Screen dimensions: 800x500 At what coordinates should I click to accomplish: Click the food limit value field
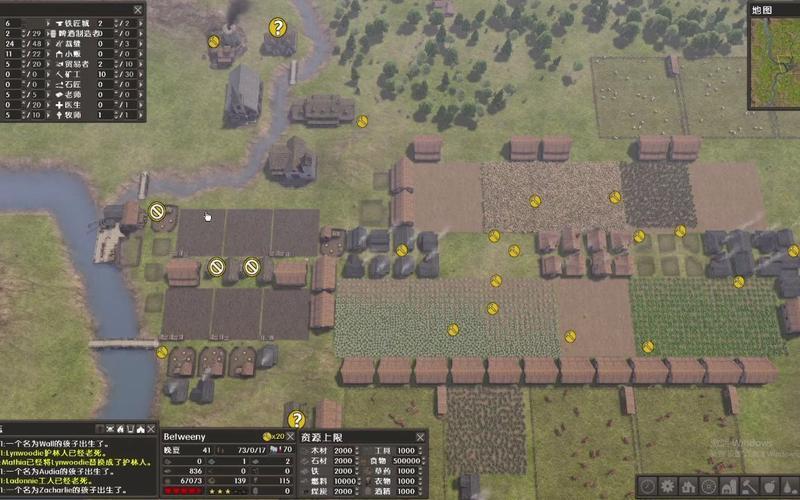(x=410, y=462)
